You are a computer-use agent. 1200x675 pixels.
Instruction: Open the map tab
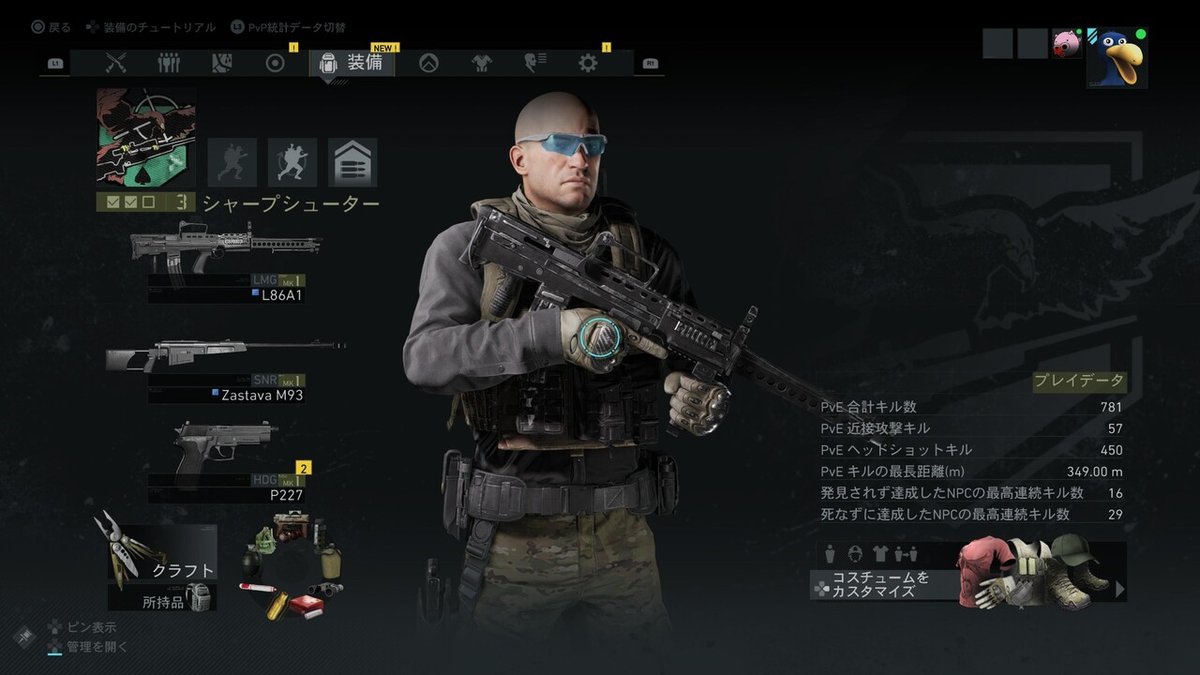coord(222,63)
